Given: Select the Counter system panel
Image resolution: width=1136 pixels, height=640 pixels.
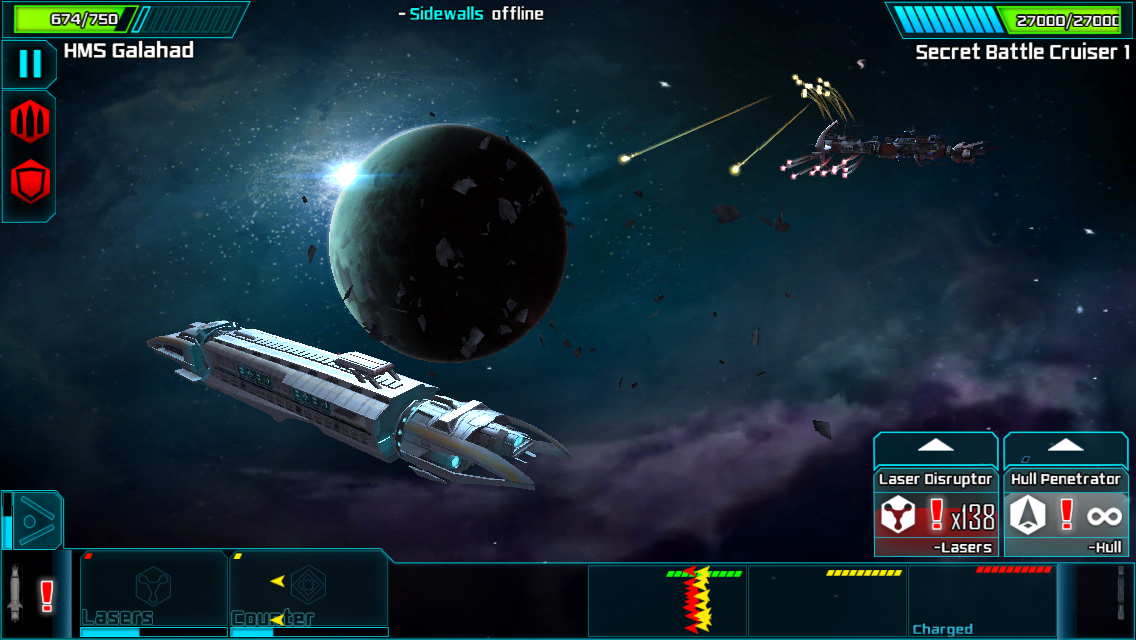Looking at the screenshot, I should tap(308, 592).
